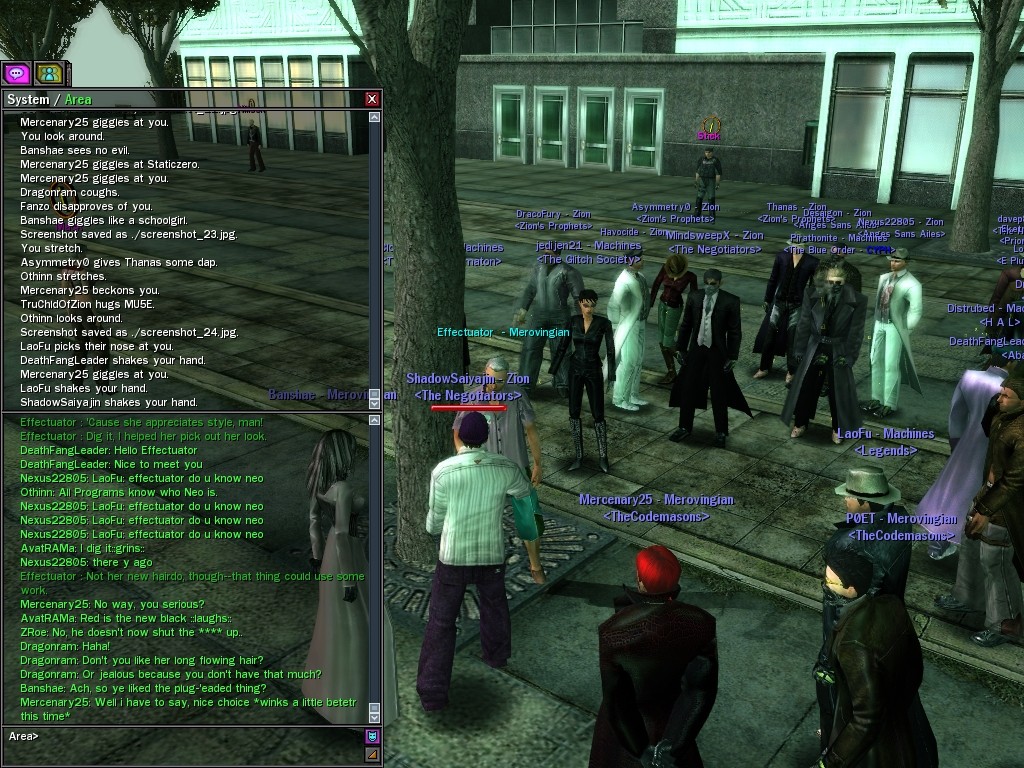Open the pink speech bubble chat tab

(16, 73)
